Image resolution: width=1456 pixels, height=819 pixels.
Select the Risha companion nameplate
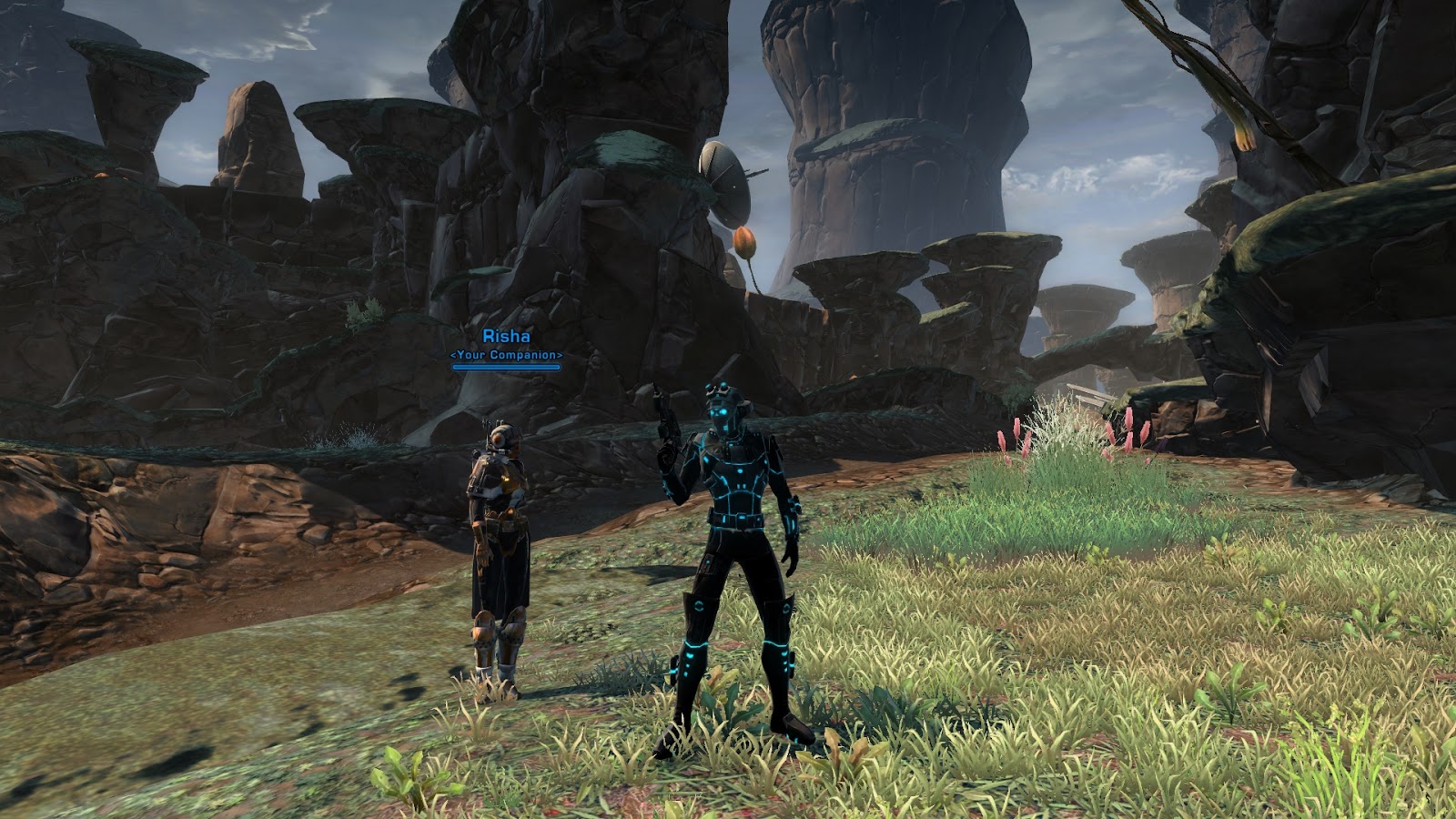pyautogui.click(x=506, y=338)
